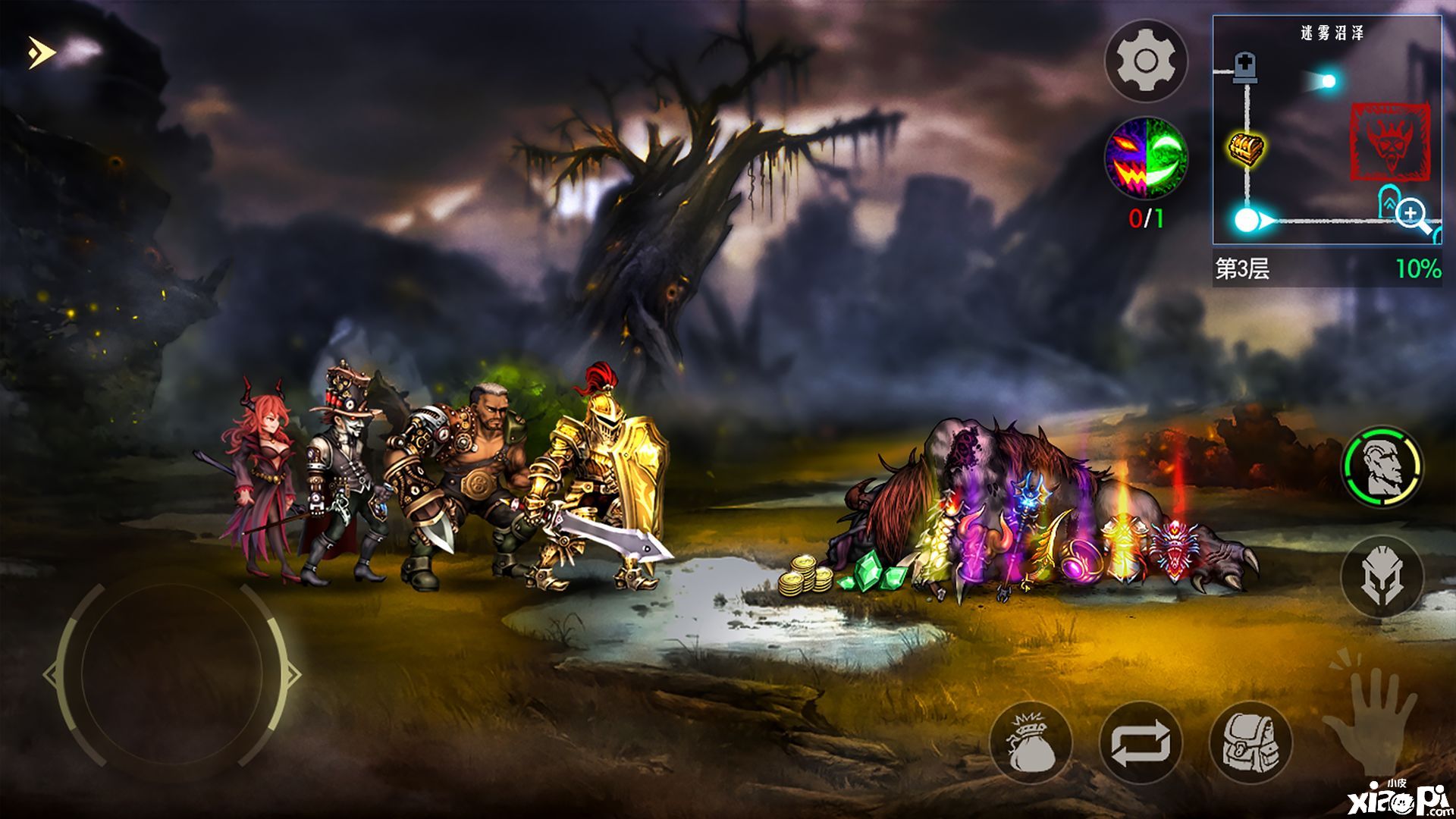
Task: Select the treasure chest marker on minimap
Action: [1246, 147]
